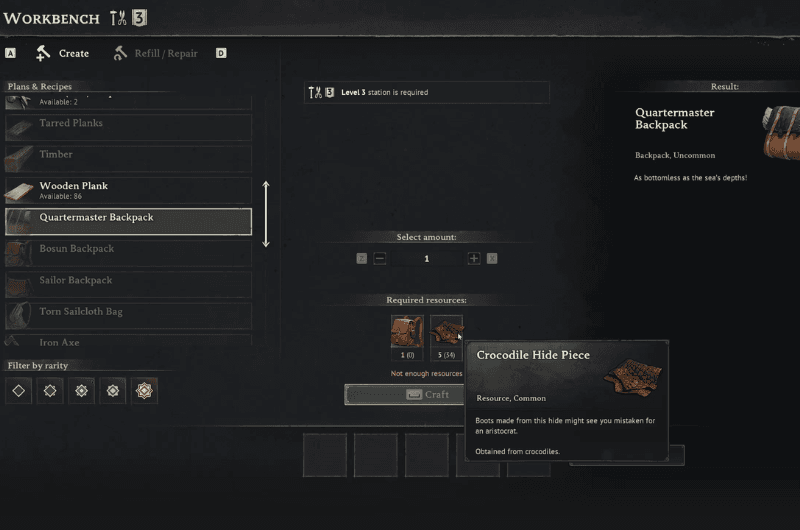The image size is (800, 530).
Task: Select the Wooden Plank recipe
Action: [x=128, y=190]
